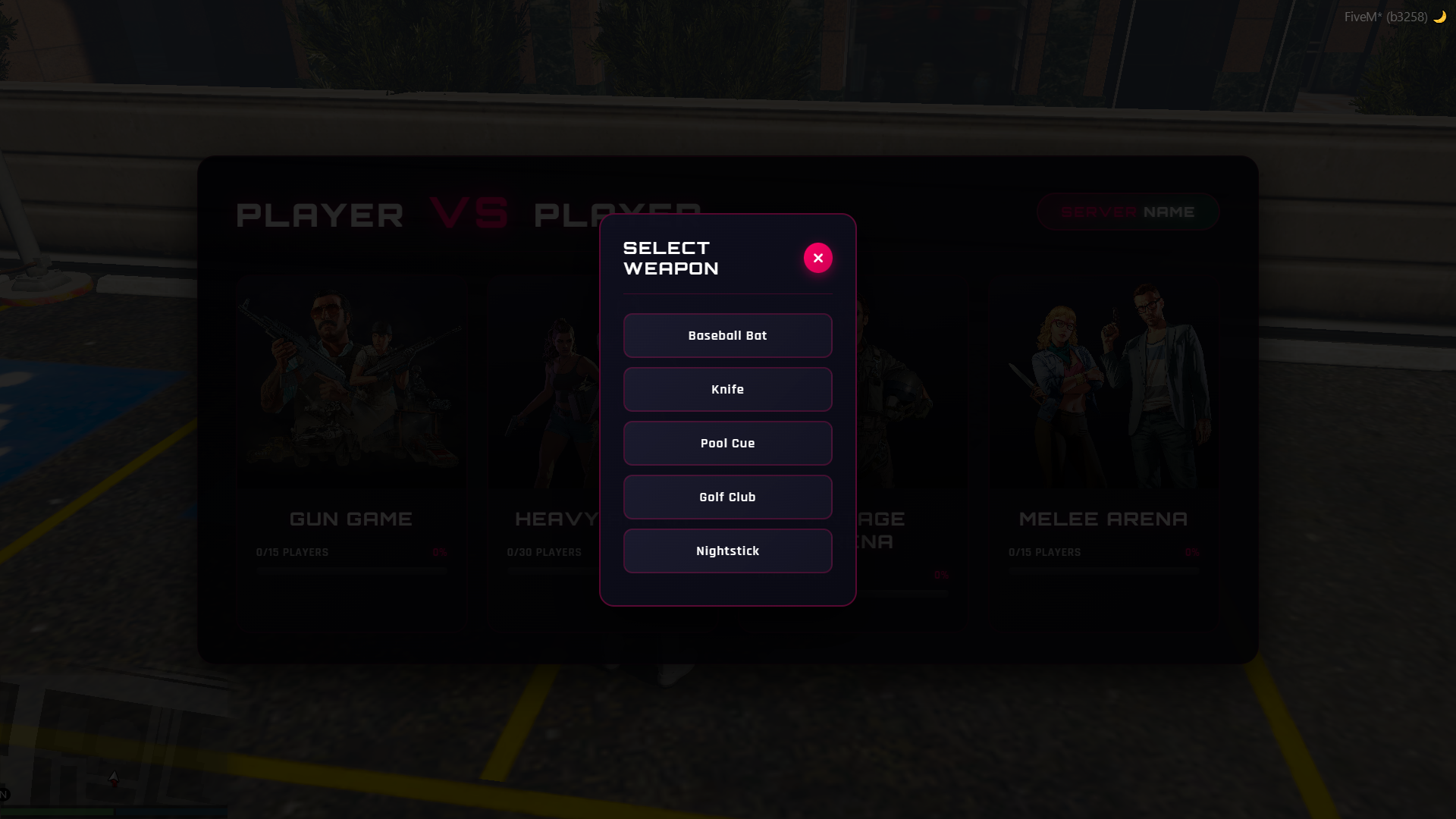Select the Nightstick weapon

pos(727,551)
